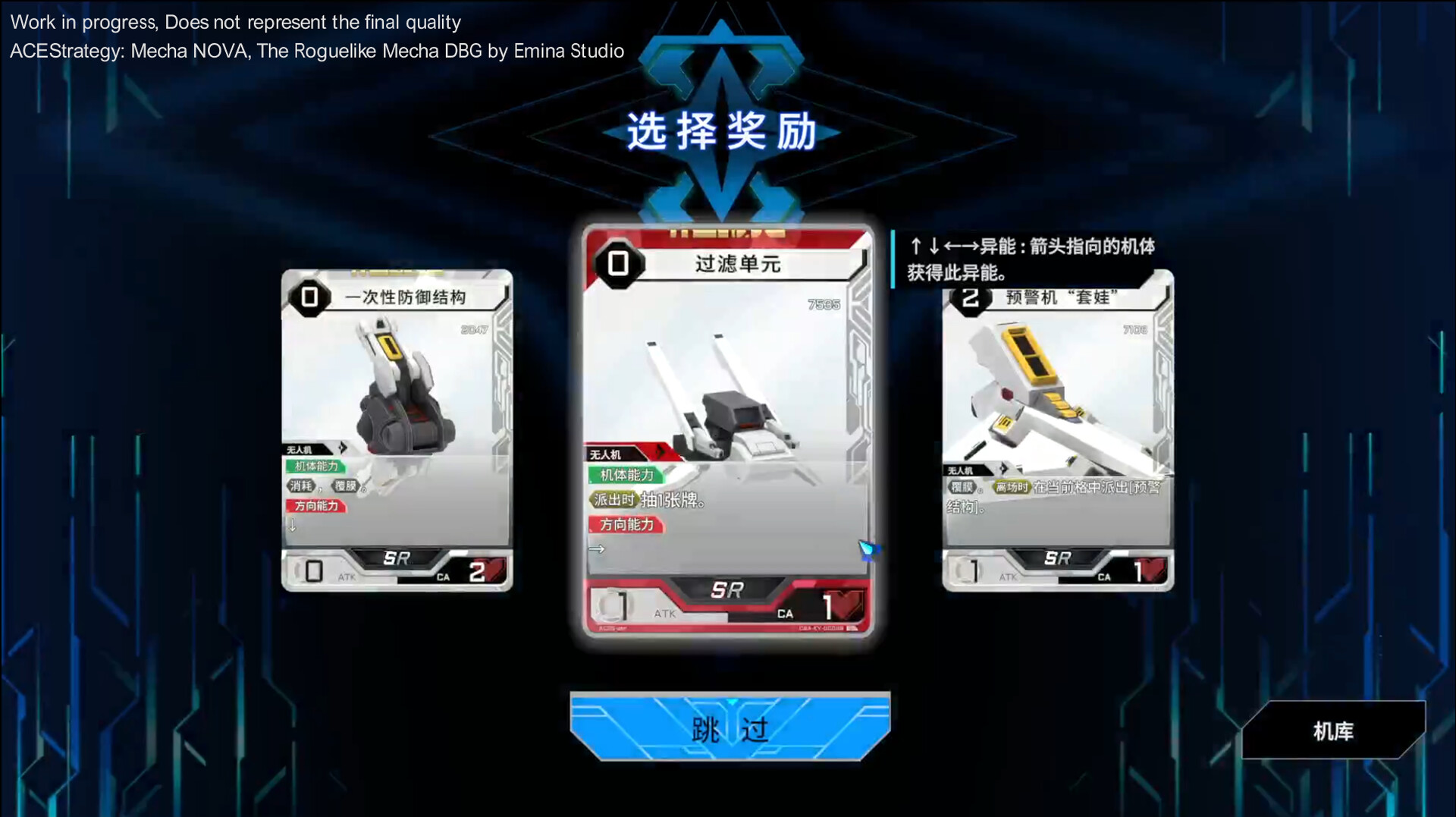Expand the right arrow direction on 过滤单元
The height and width of the screenshot is (817, 1456).
click(x=596, y=550)
